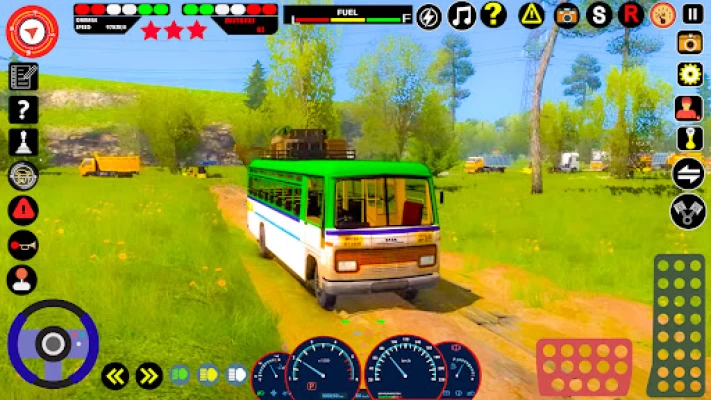Step on the red brake pedal
Viewport: 711px width, 400px height.
(584, 367)
